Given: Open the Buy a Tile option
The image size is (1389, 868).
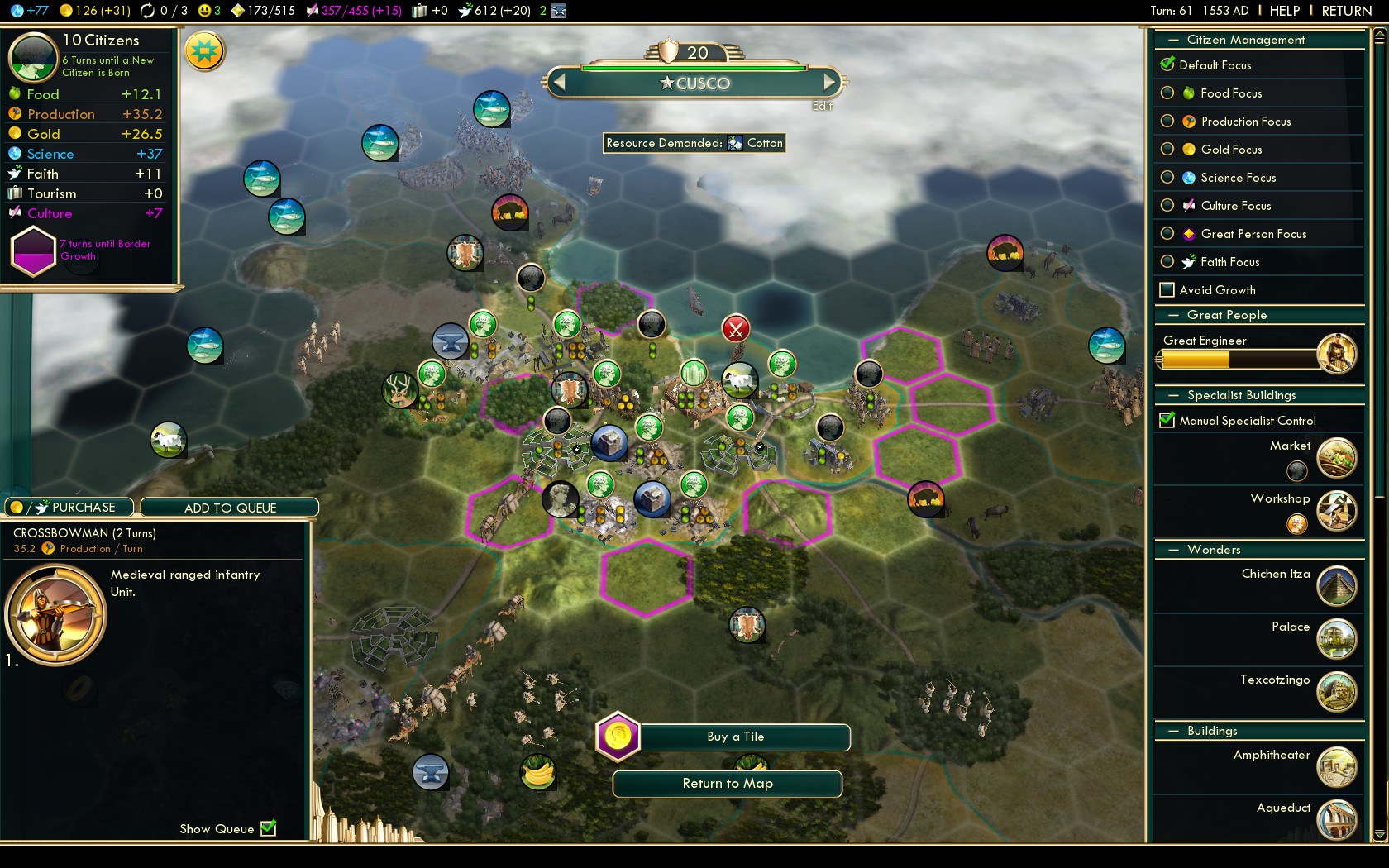Looking at the screenshot, I should click(735, 737).
